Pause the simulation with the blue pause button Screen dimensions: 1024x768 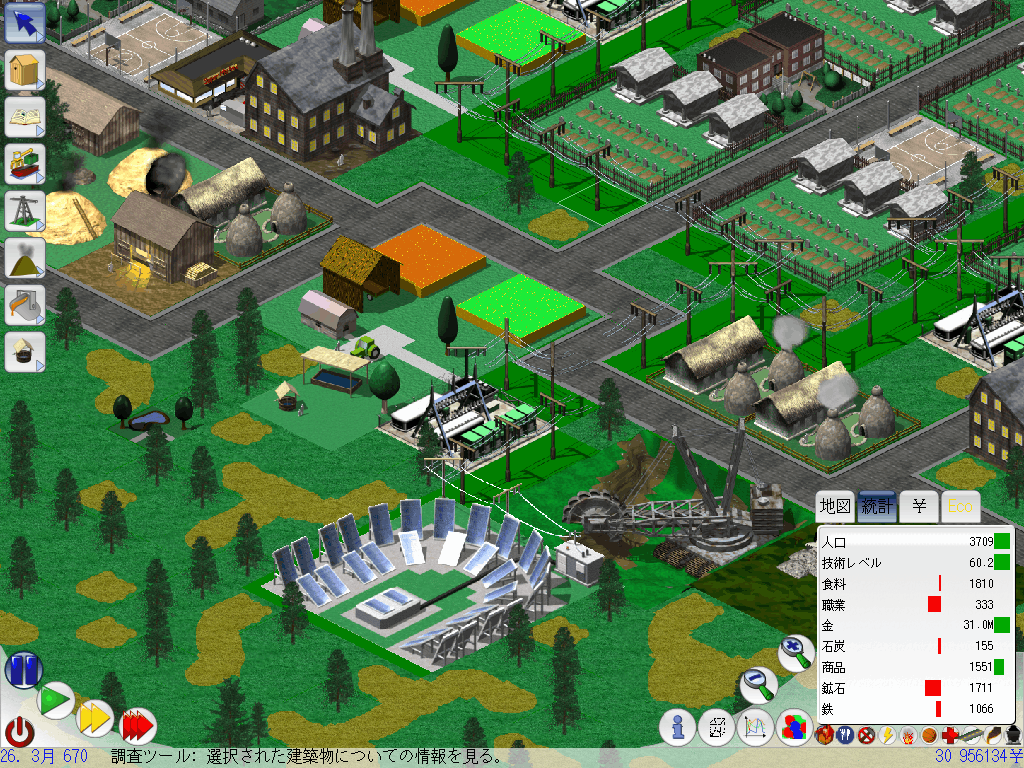click(23, 669)
